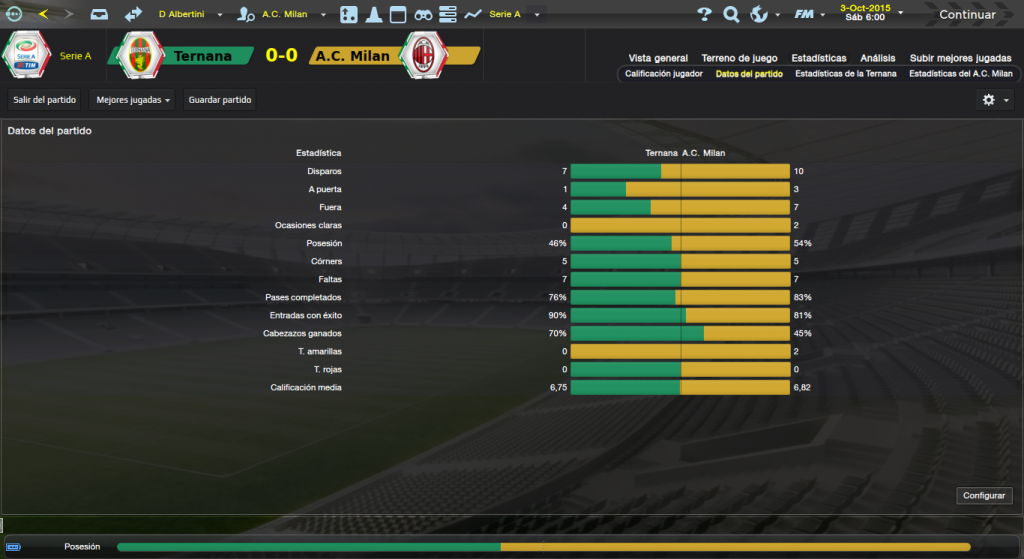Screen dimensions: 1024x559
Task: Open Subir mejores jugadas
Action: (961, 58)
